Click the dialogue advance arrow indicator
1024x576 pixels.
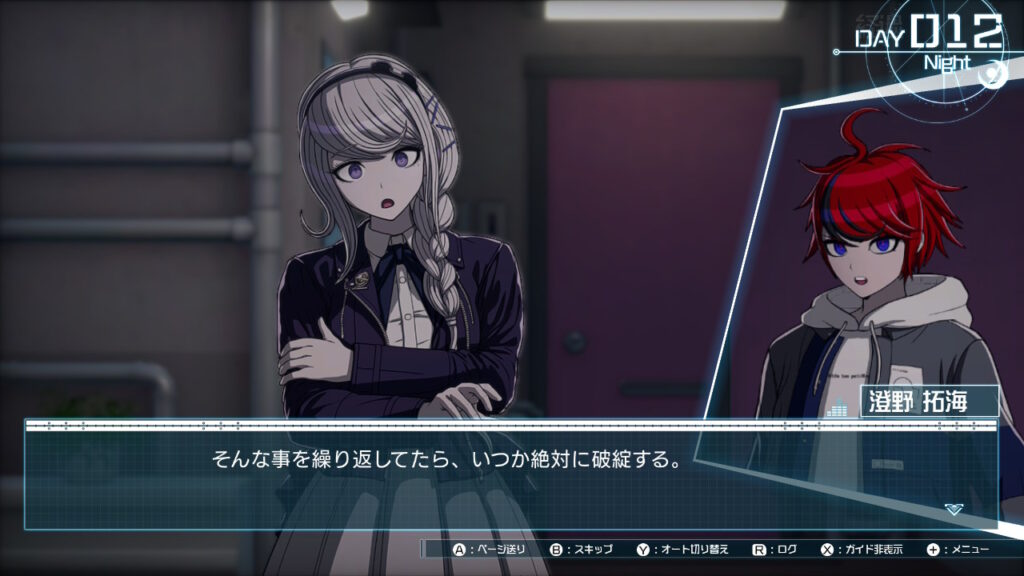953,509
